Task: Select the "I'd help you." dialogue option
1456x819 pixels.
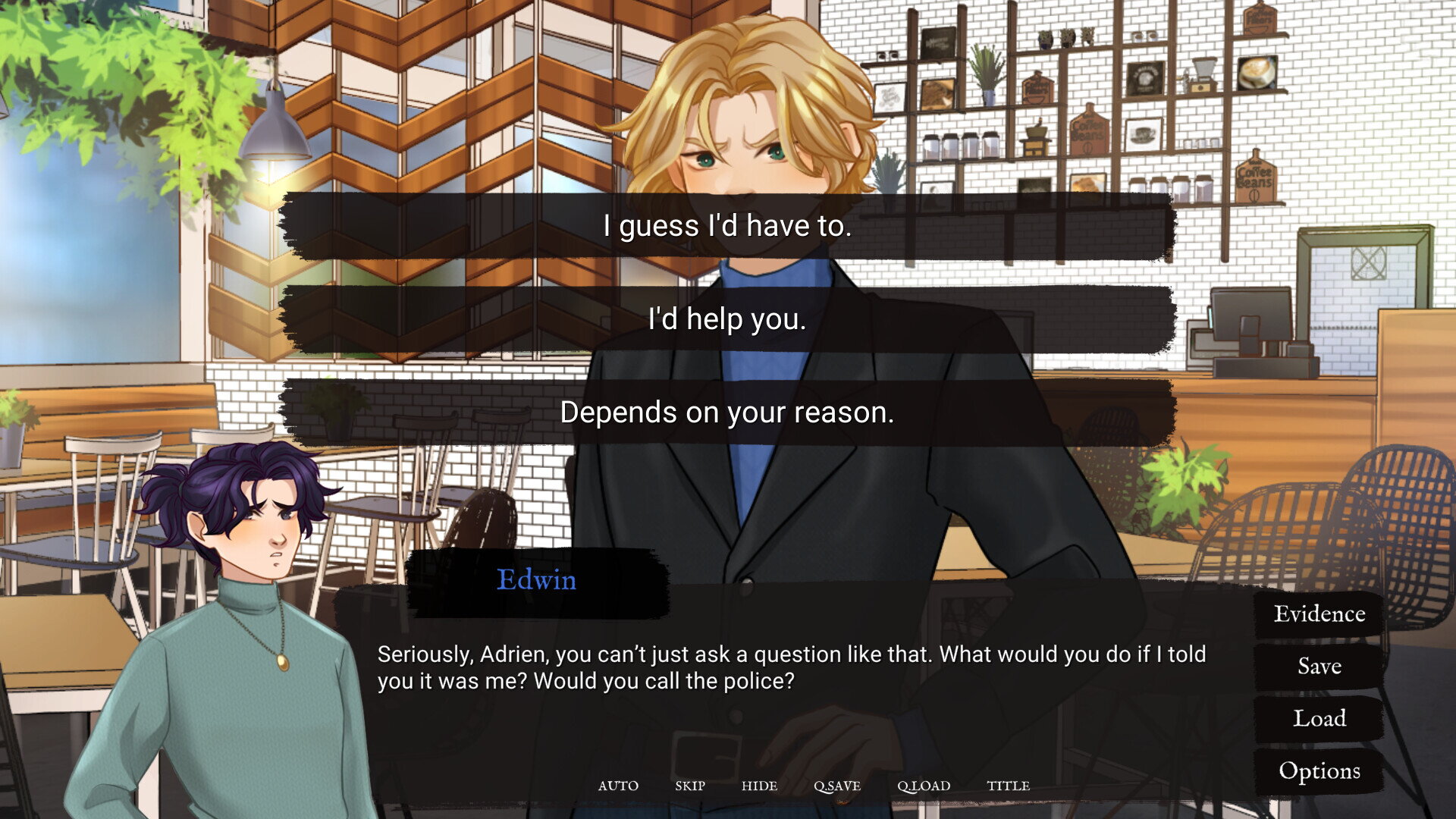Action: coord(727,319)
